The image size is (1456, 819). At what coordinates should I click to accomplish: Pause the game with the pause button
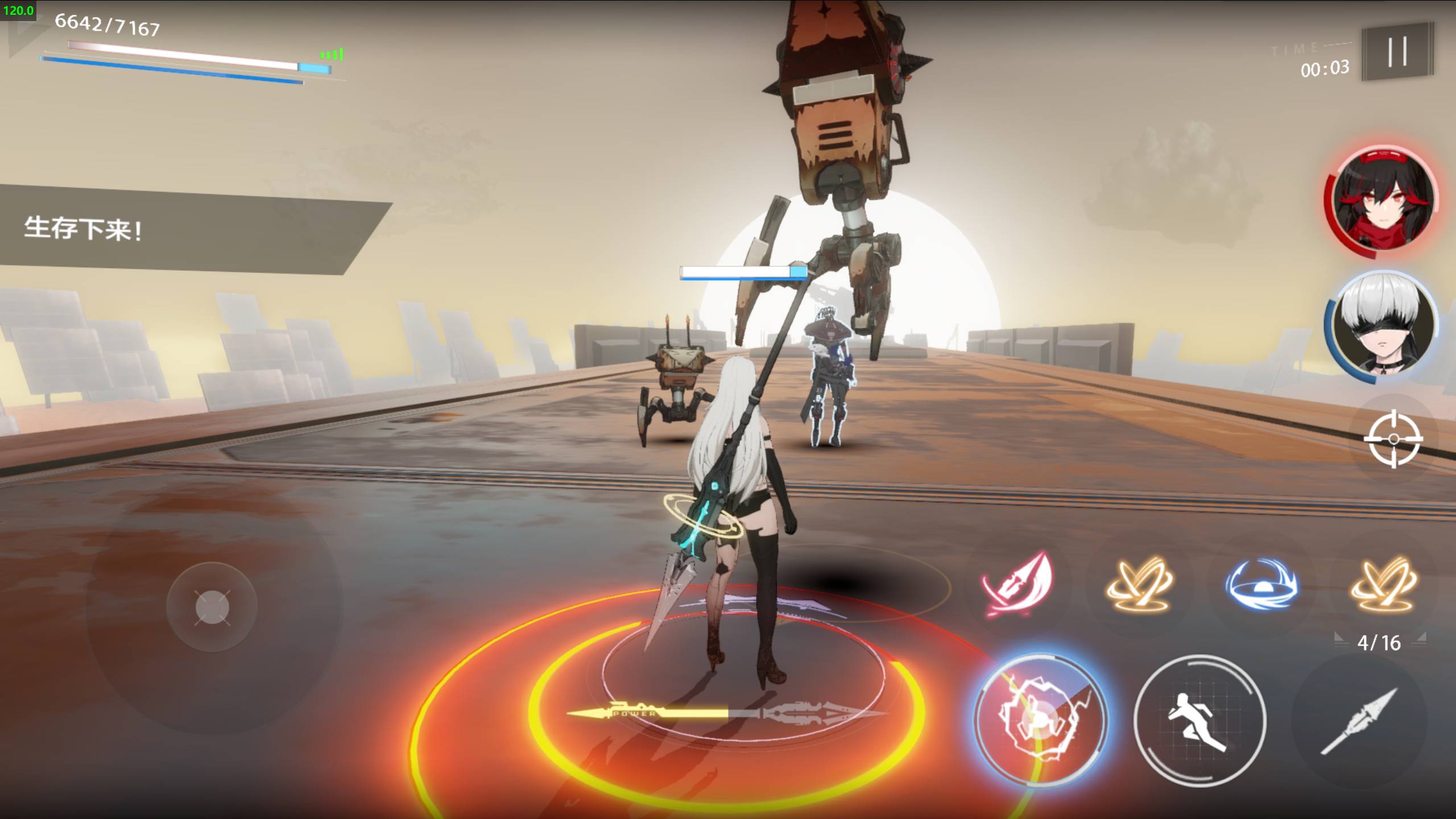coord(1397,52)
